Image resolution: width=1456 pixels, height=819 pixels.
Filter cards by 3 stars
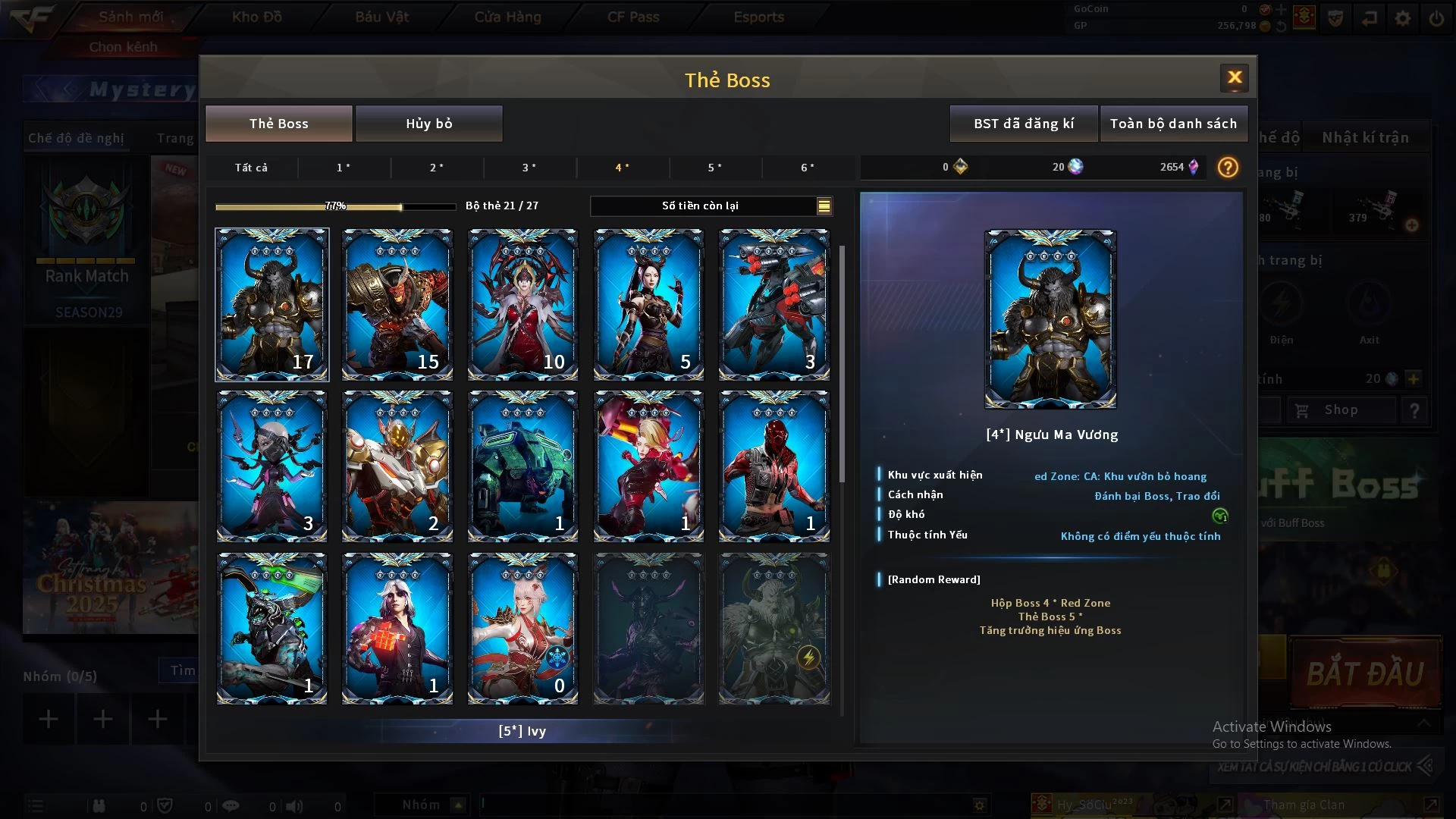click(x=529, y=168)
